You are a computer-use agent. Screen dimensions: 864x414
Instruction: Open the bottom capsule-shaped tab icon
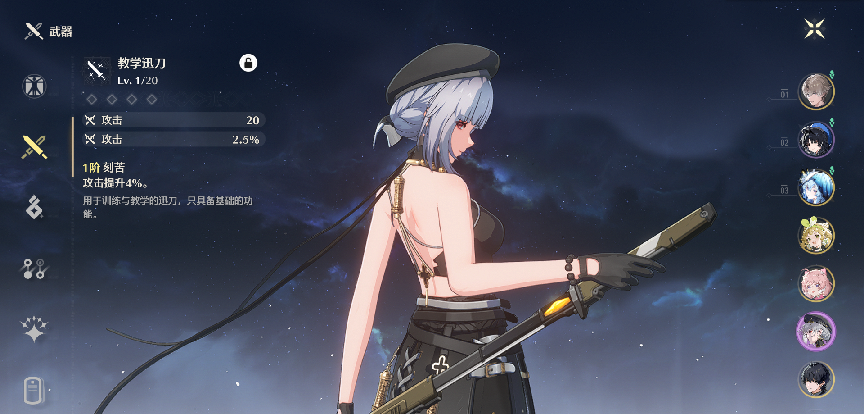click(x=35, y=389)
